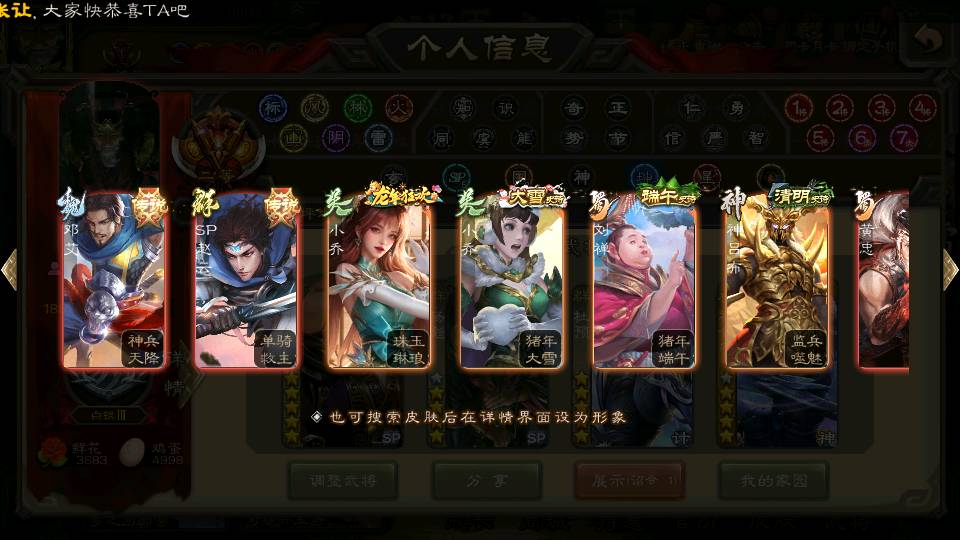Click the 分享 share button
This screenshot has width=960, height=540.
(x=487, y=481)
